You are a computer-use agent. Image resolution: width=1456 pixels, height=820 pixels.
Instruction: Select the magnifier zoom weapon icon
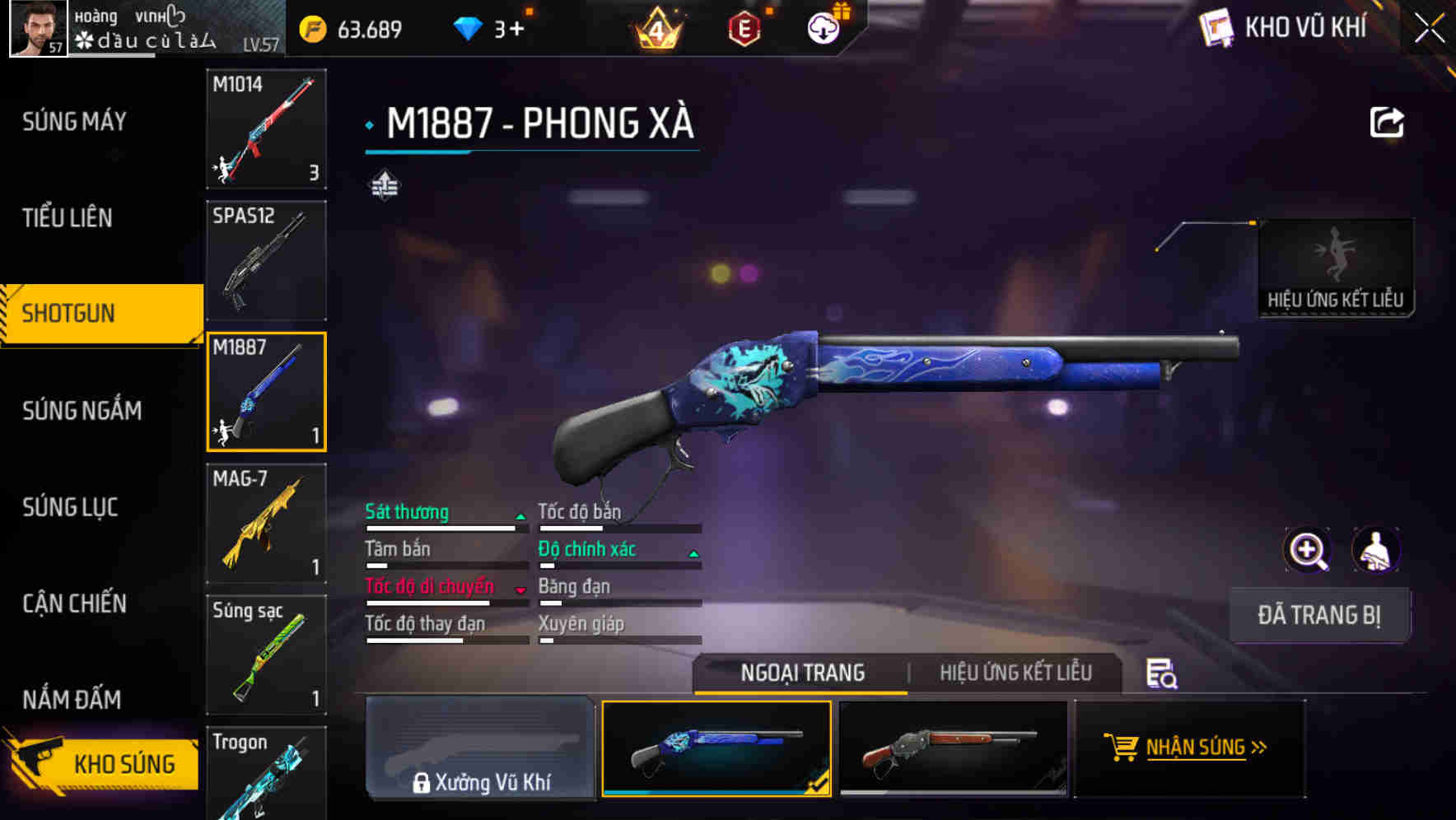1306,550
